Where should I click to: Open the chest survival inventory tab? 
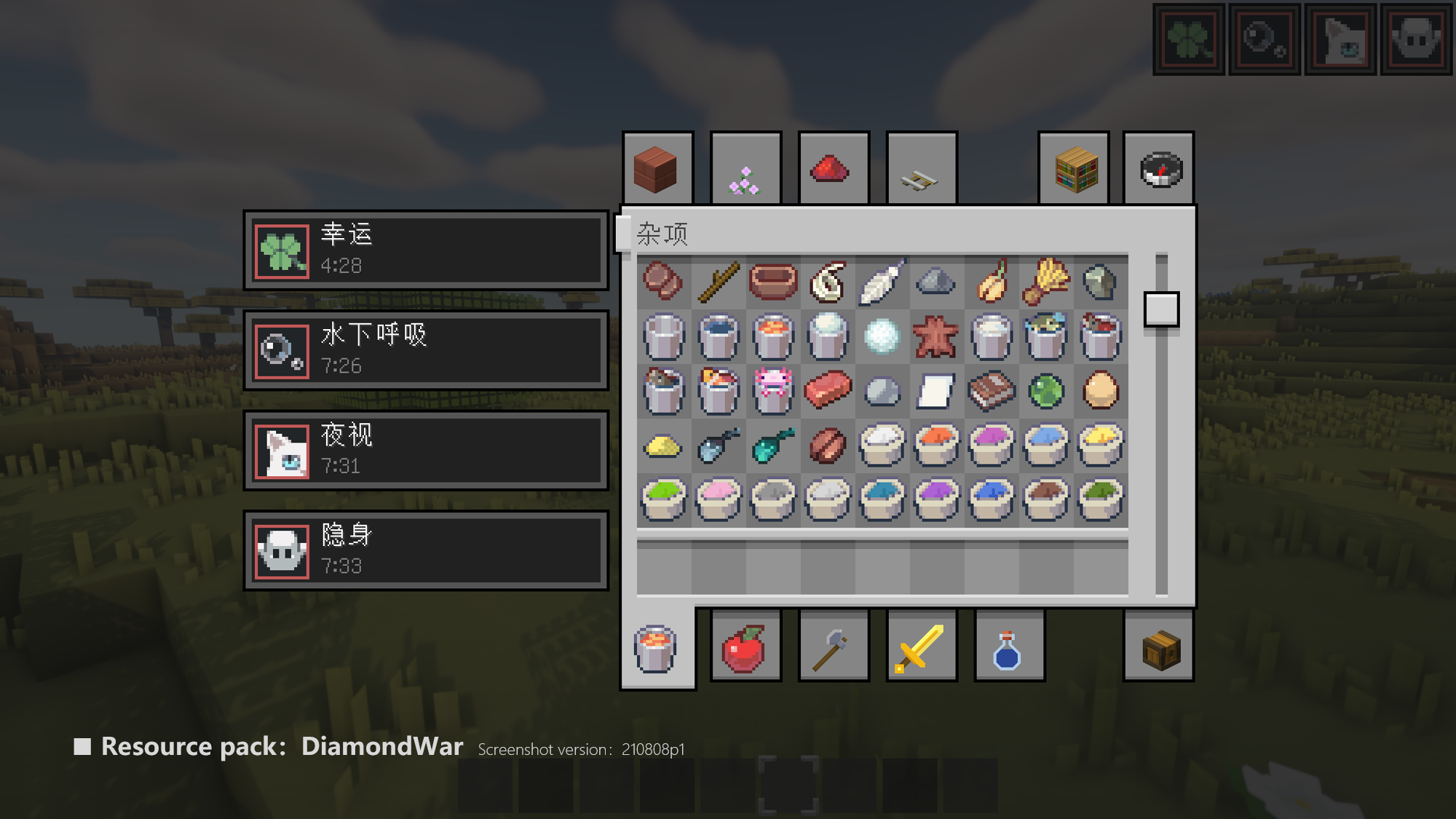[1159, 646]
